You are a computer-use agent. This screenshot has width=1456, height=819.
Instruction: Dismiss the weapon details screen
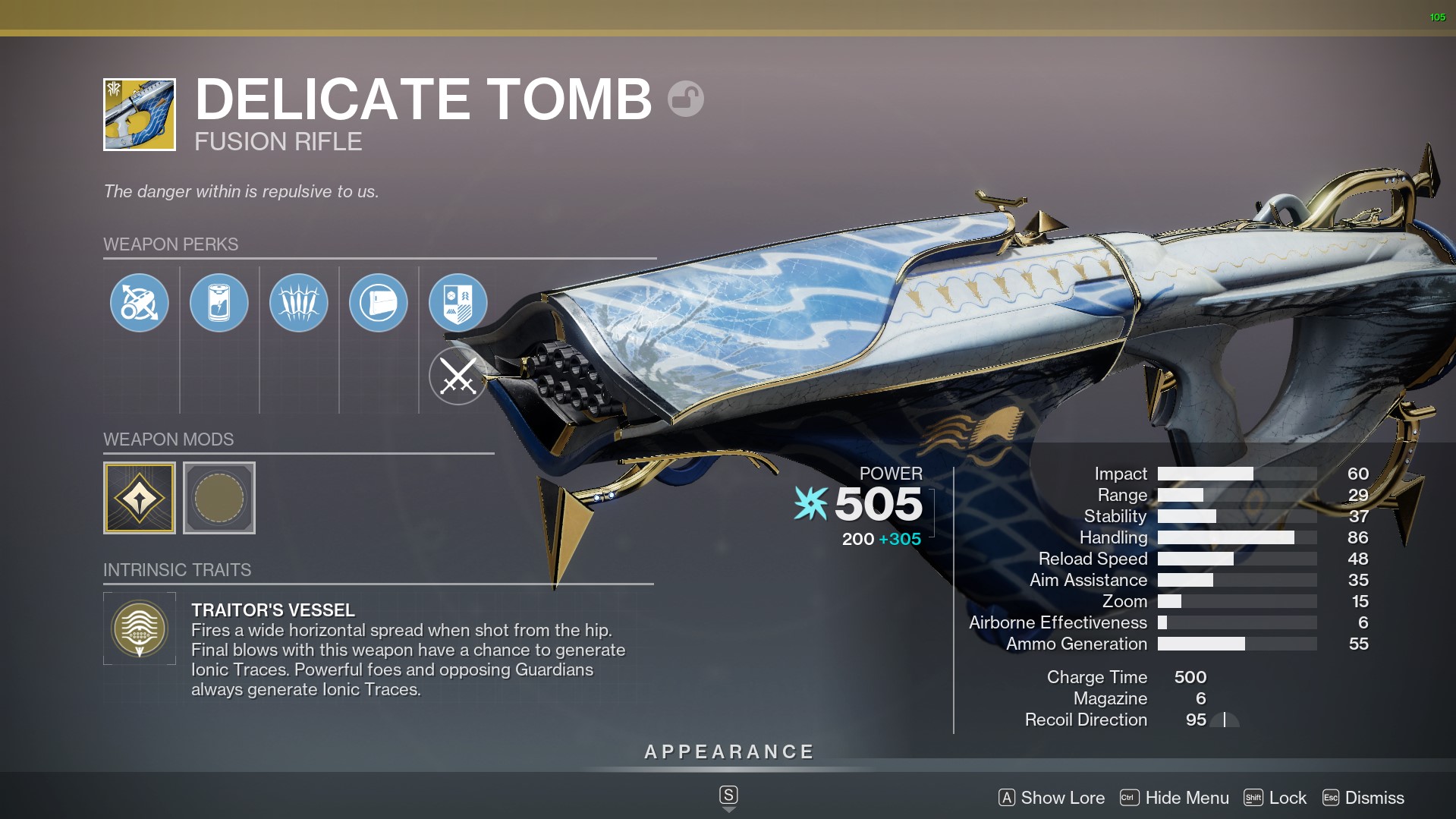point(1363,798)
